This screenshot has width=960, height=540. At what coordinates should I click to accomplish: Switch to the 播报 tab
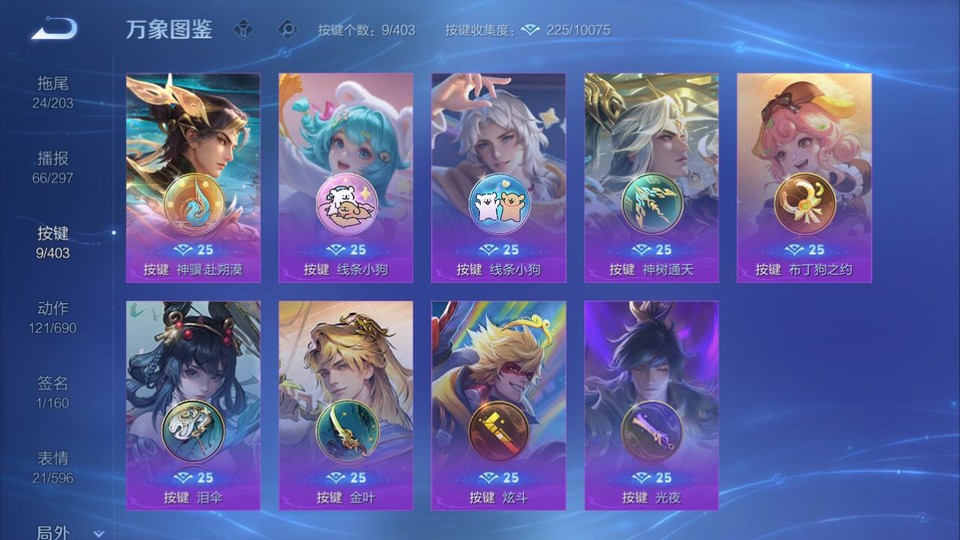(x=53, y=167)
